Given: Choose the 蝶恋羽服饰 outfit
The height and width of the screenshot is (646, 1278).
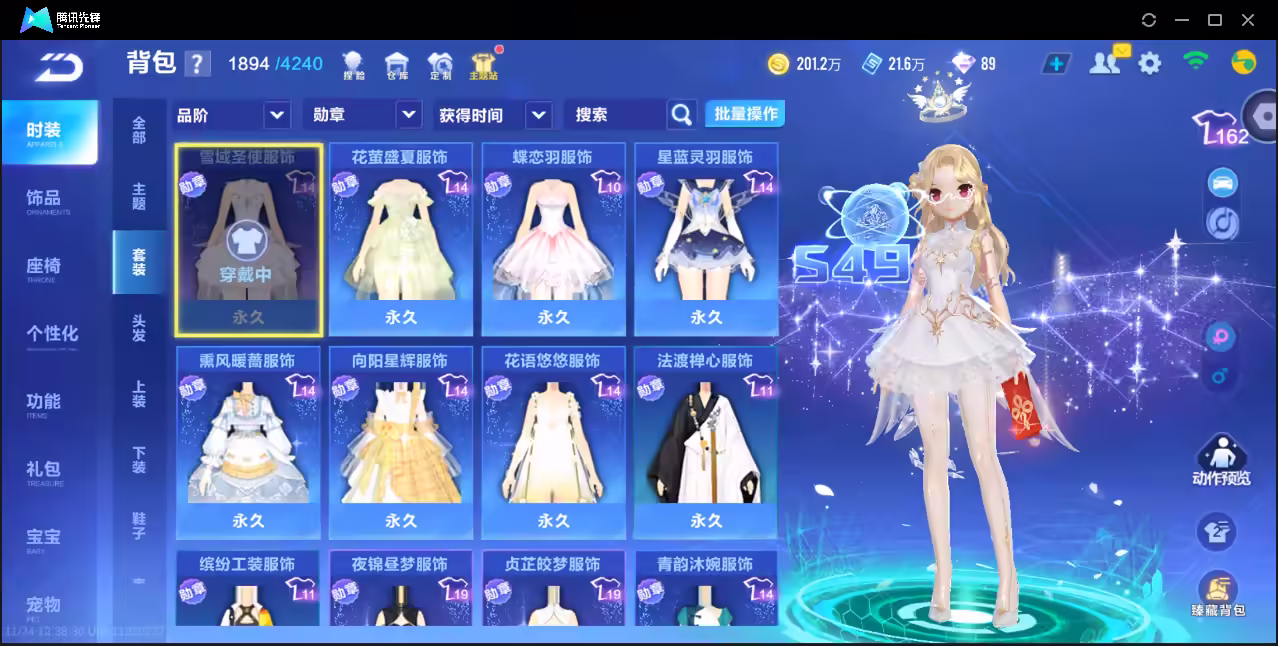Looking at the screenshot, I should [553, 240].
